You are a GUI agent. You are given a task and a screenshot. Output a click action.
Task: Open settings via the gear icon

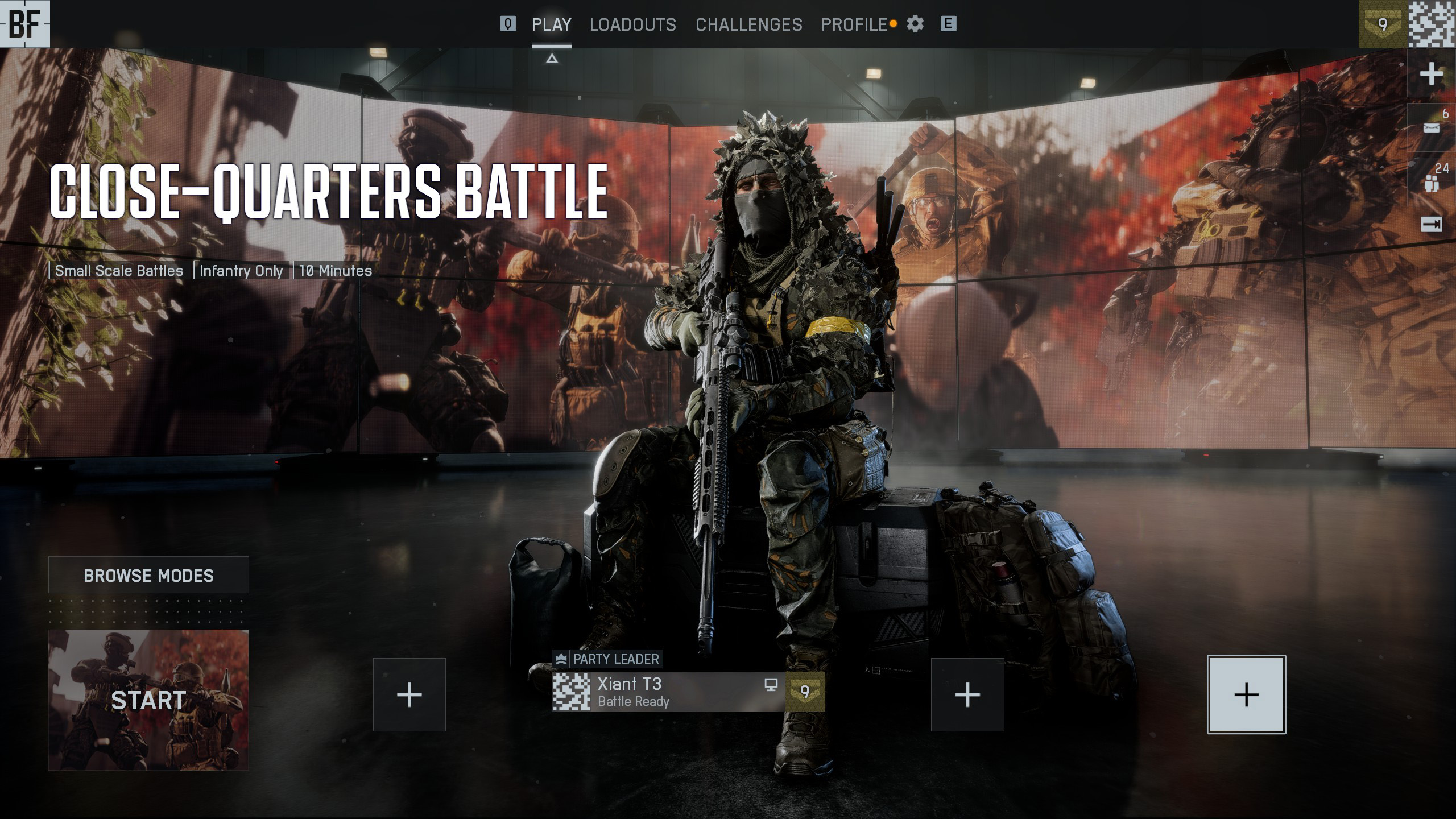[915, 24]
